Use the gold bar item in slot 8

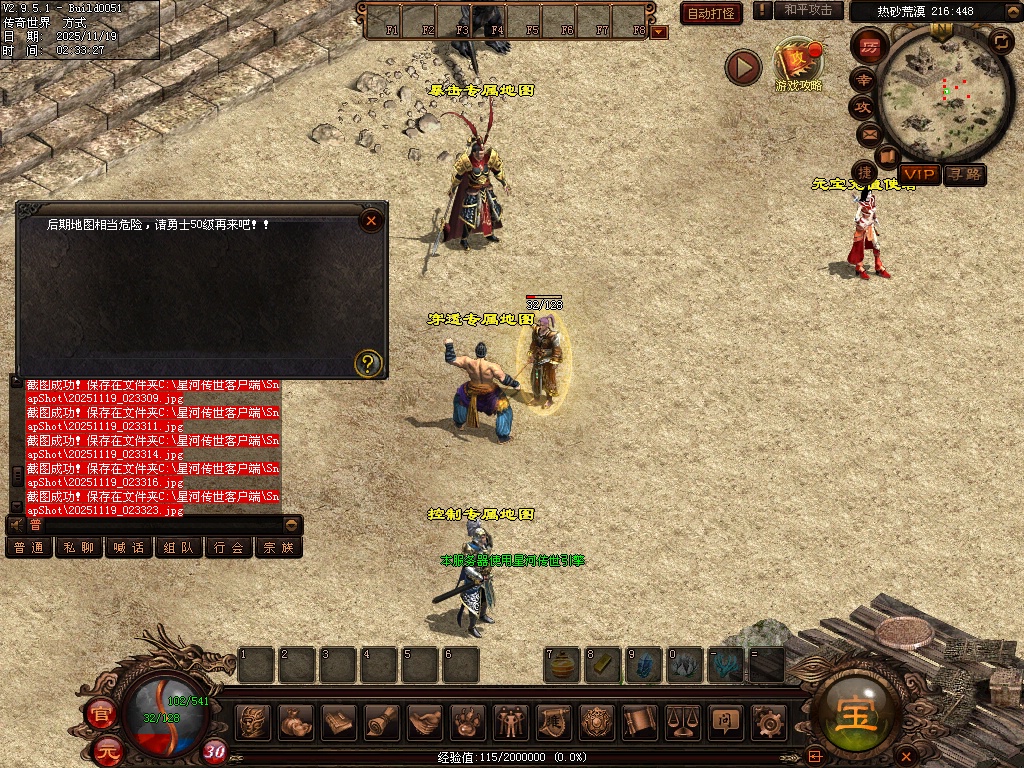point(603,666)
